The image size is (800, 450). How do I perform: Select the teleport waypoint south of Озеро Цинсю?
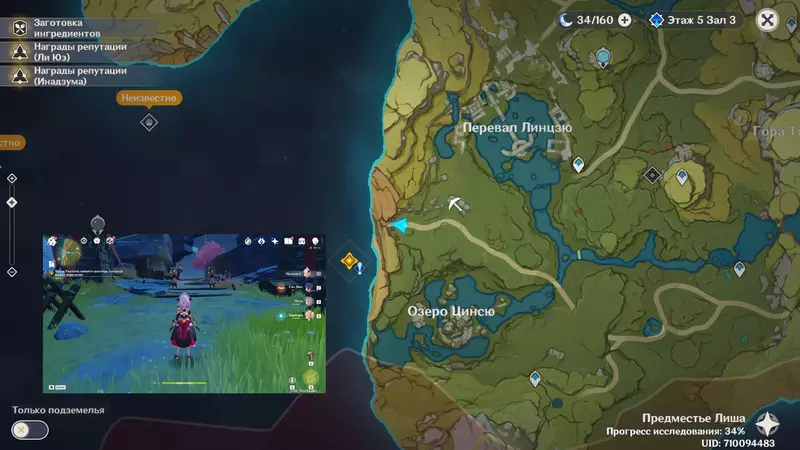pos(535,379)
